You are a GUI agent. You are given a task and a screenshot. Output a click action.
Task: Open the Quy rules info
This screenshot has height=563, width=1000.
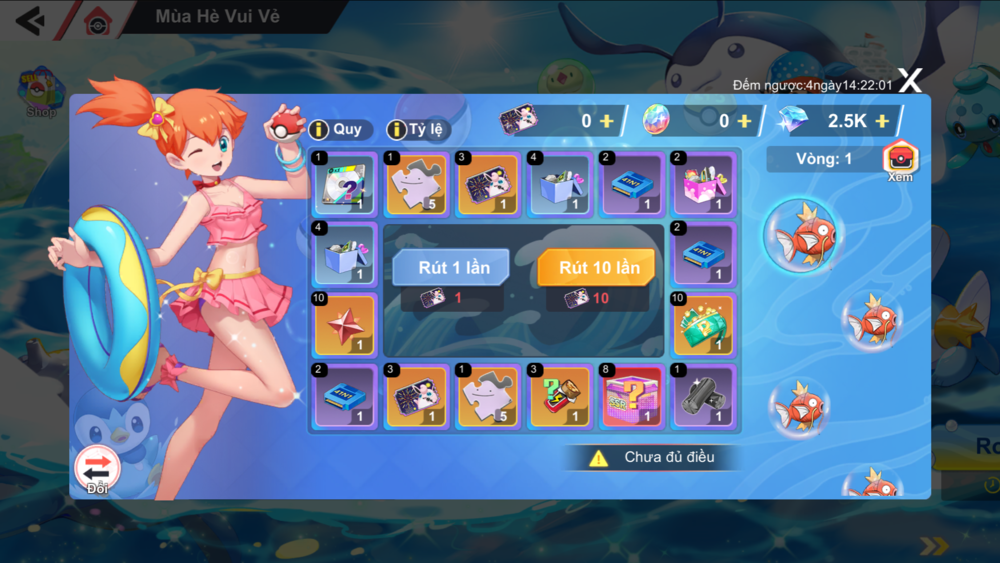click(337, 130)
